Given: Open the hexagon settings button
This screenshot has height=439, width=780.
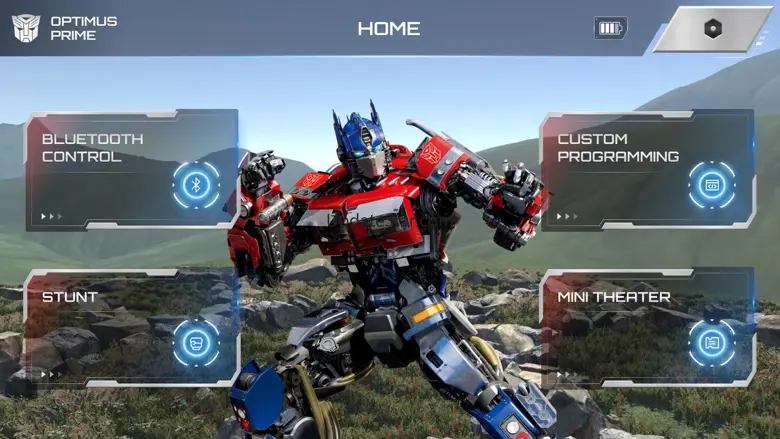Looking at the screenshot, I should (x=712, y=29).
